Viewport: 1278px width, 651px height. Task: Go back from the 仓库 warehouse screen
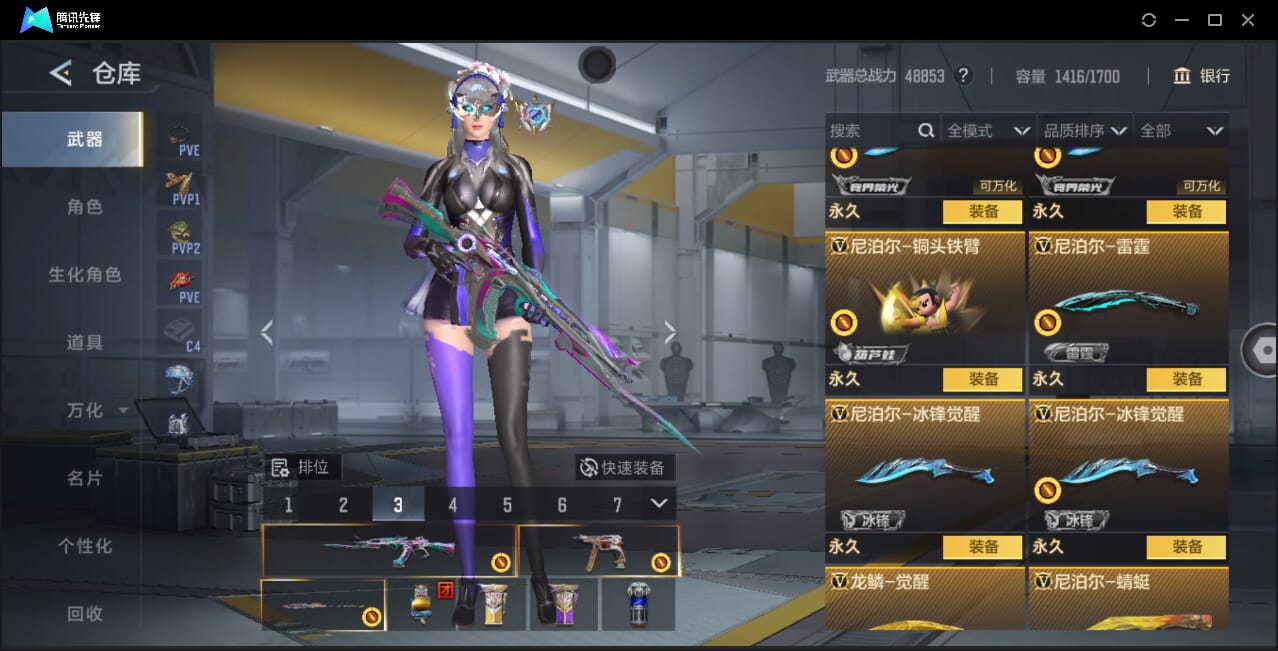[61, 73]
